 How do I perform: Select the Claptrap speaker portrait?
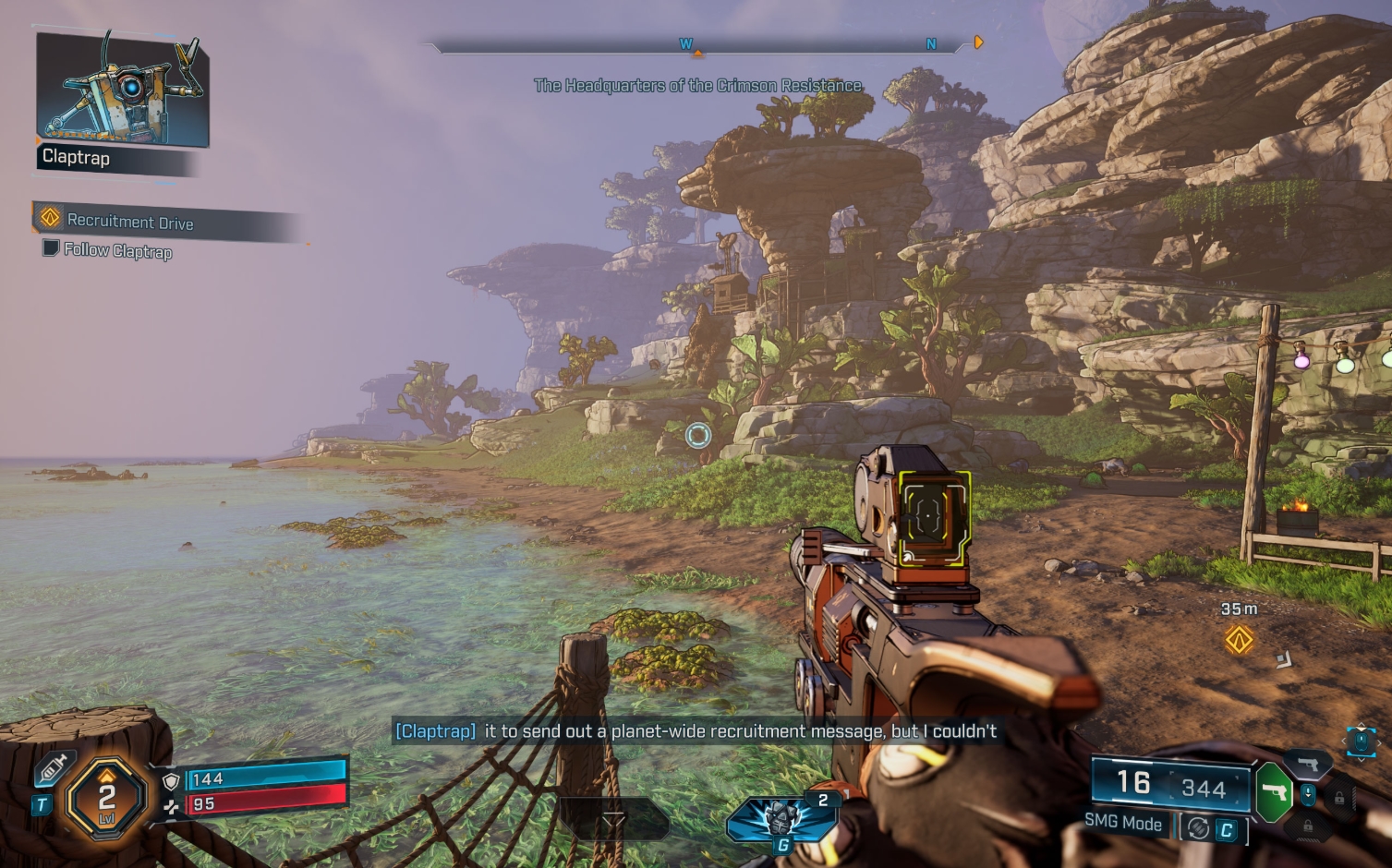[122, 90]
